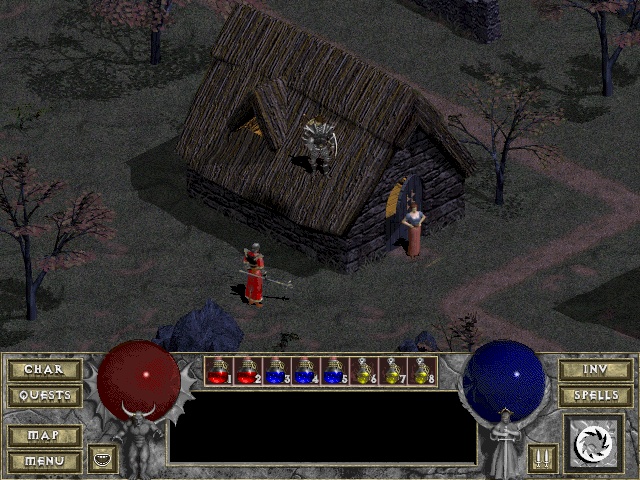Toggle the twin swords player attack button
Image resolution: width=640 pixels, height=480 pixels.
540,458
